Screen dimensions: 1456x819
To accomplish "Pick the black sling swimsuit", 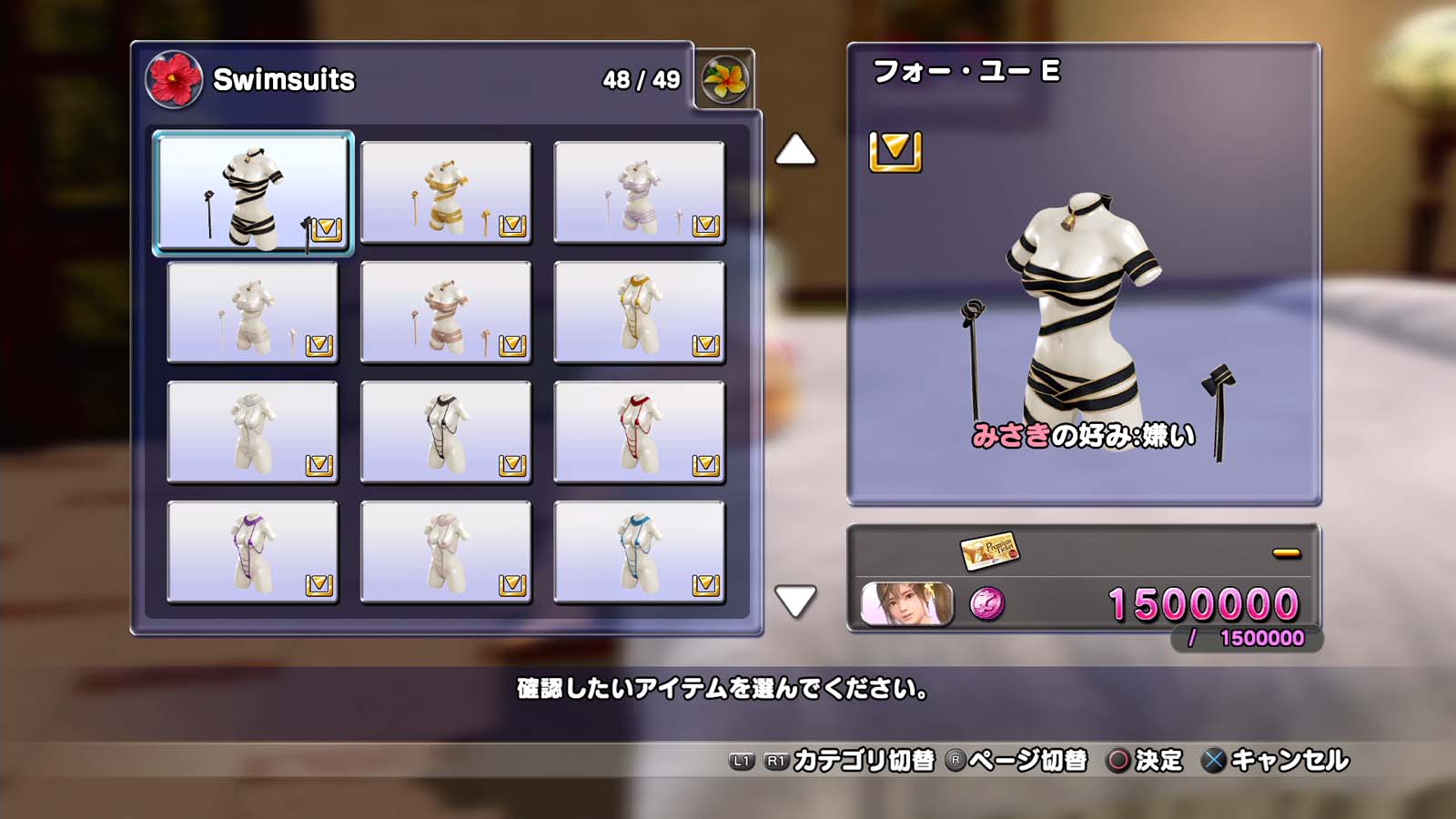I will pos(446,431).
